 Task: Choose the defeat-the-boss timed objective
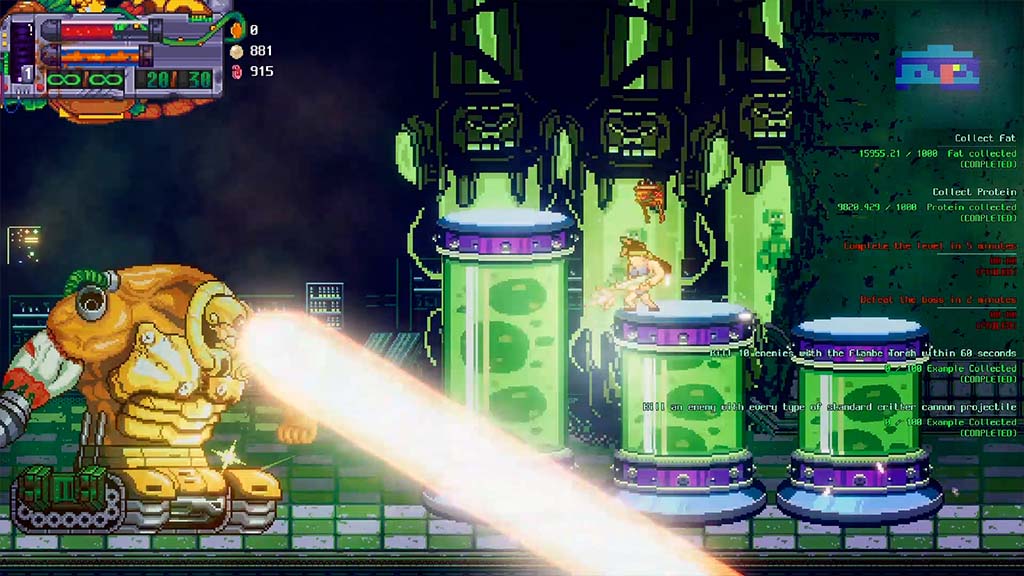coord(937,300)
